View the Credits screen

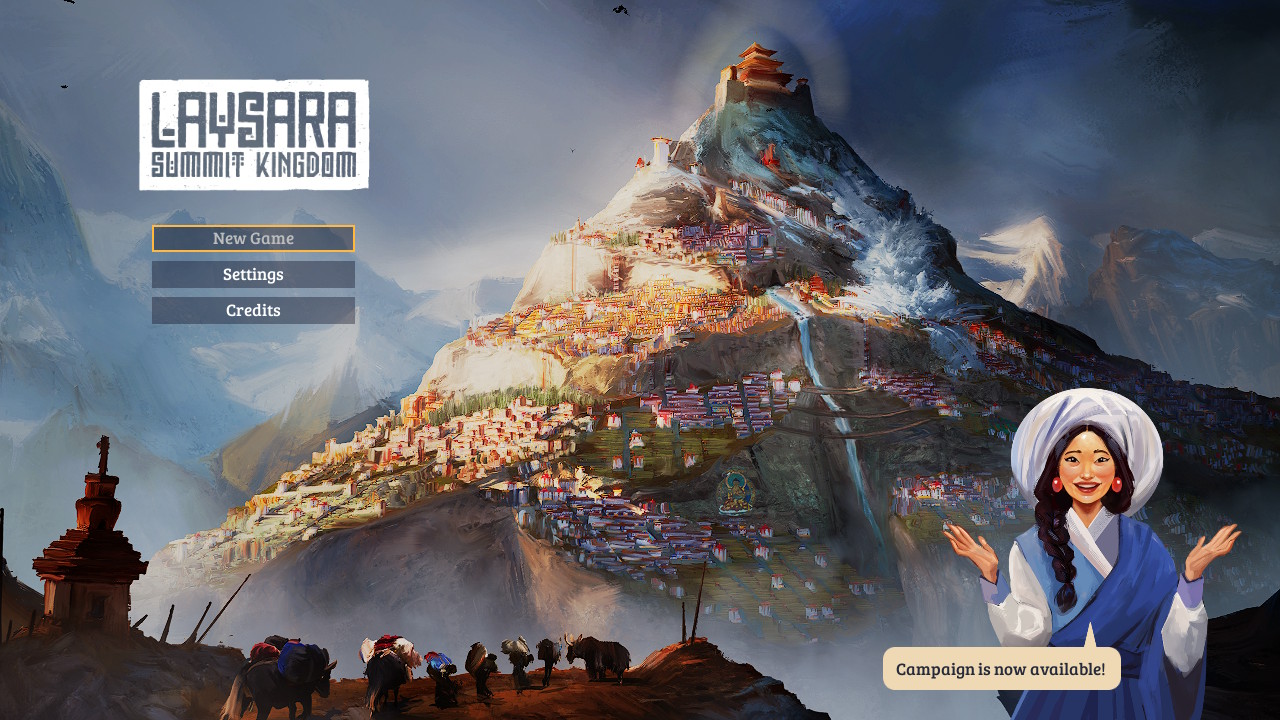[253, 310]
